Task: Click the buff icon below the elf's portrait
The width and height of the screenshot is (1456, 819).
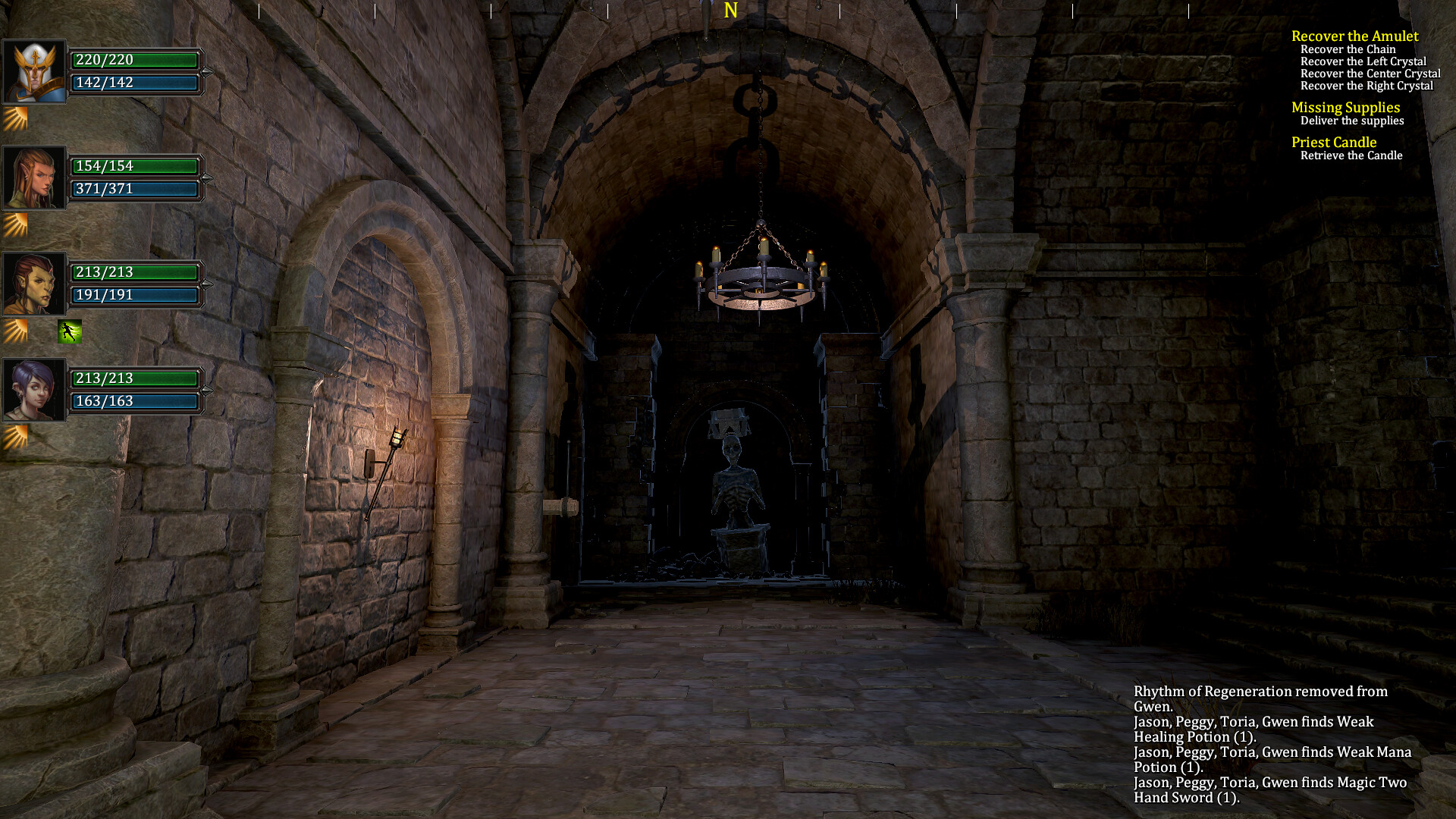Action: pos(15,224)
